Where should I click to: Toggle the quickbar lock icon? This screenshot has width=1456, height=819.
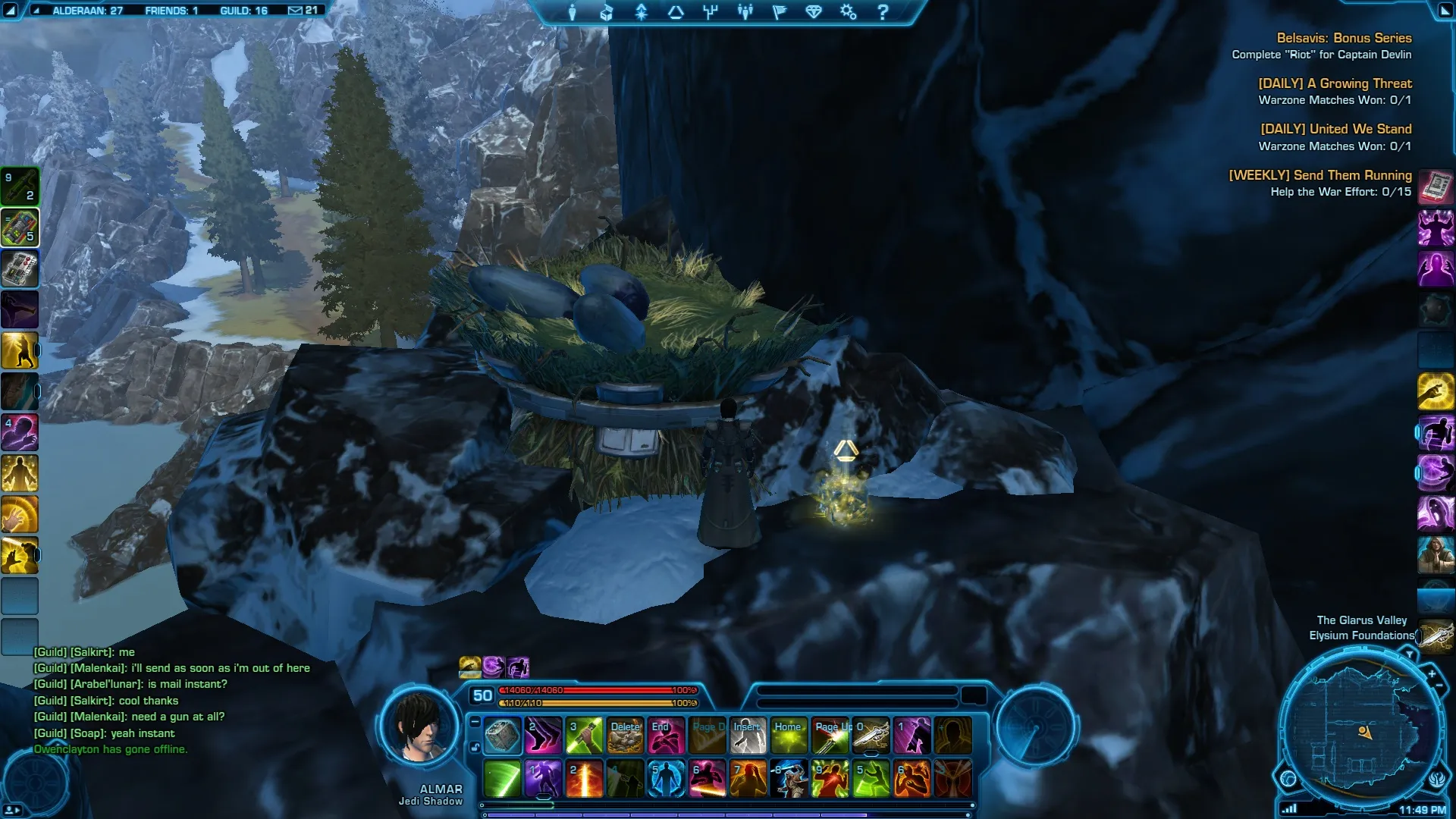[475, 747]
